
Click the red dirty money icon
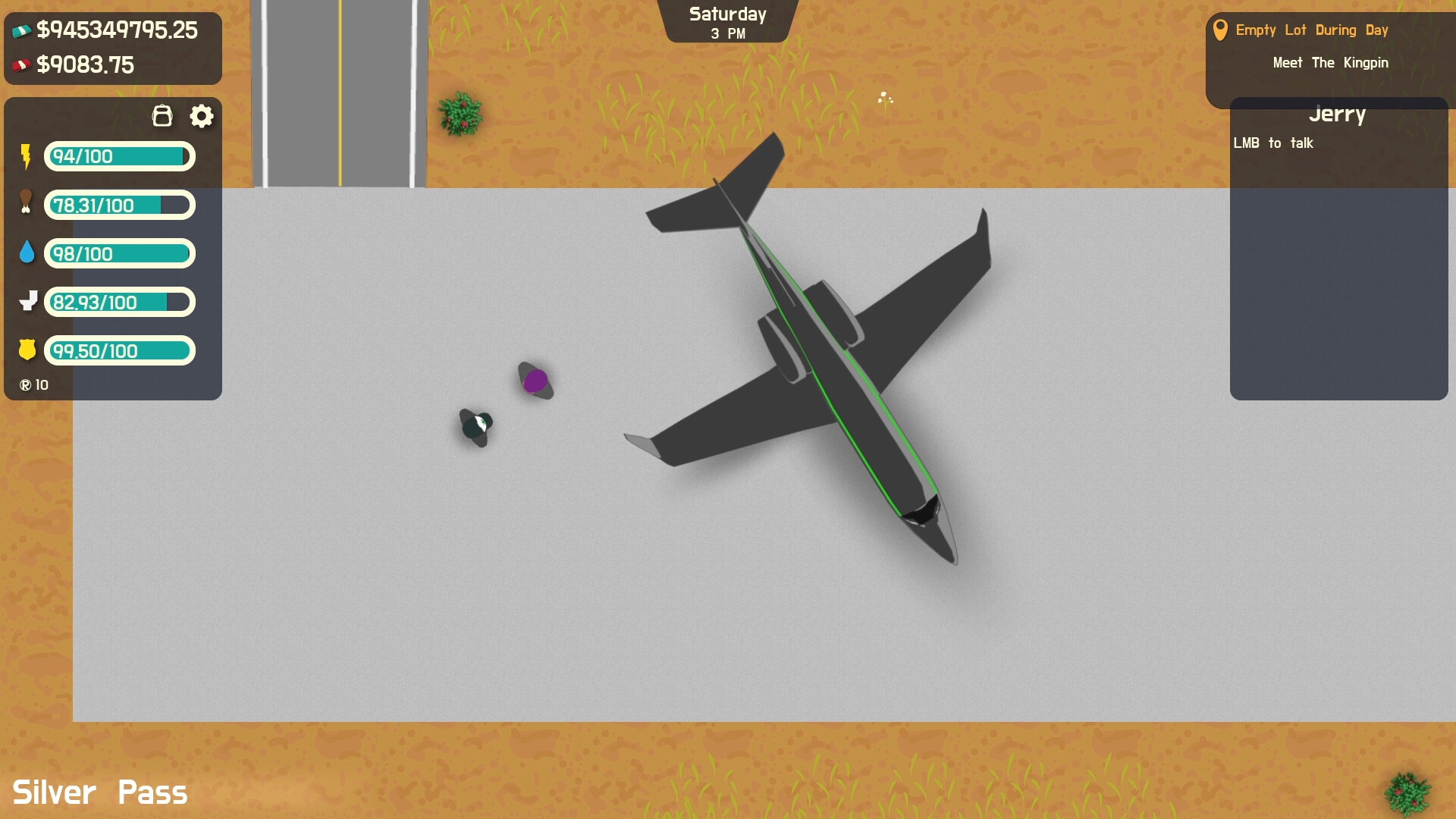click(x=21, y=64)
